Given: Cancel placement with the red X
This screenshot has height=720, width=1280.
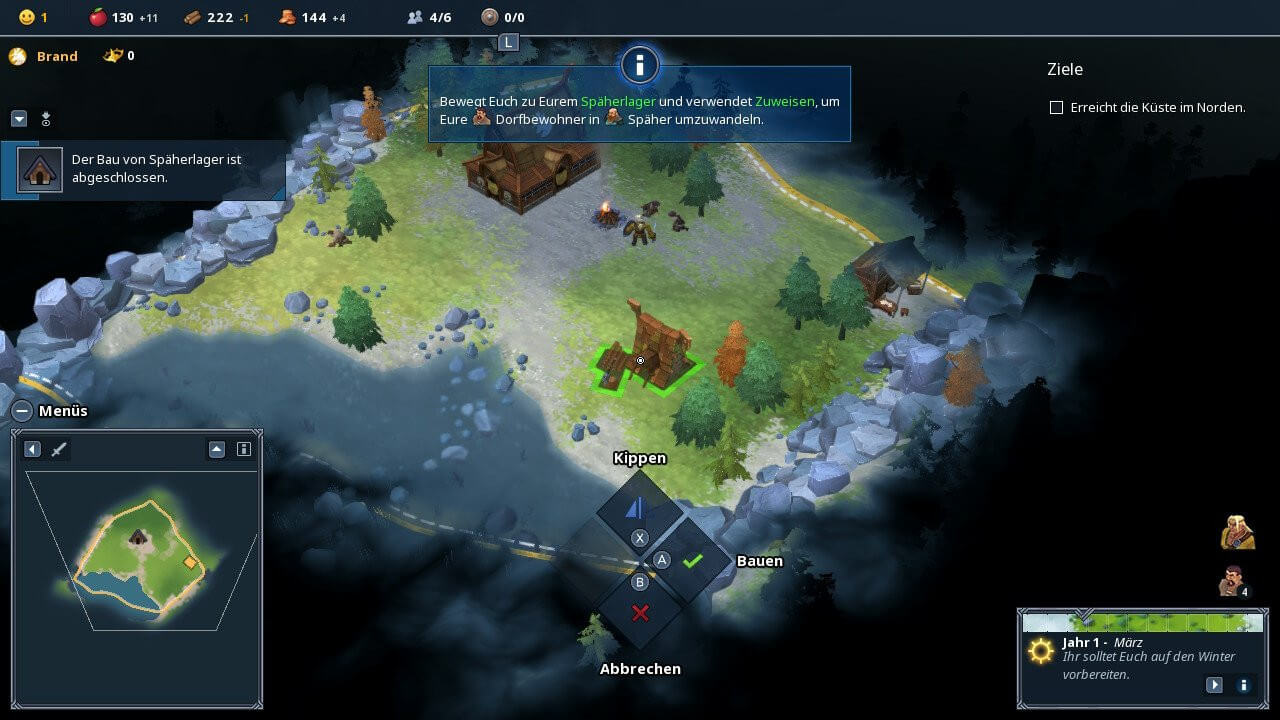Looking at the screenshot, I should (640, 613).
